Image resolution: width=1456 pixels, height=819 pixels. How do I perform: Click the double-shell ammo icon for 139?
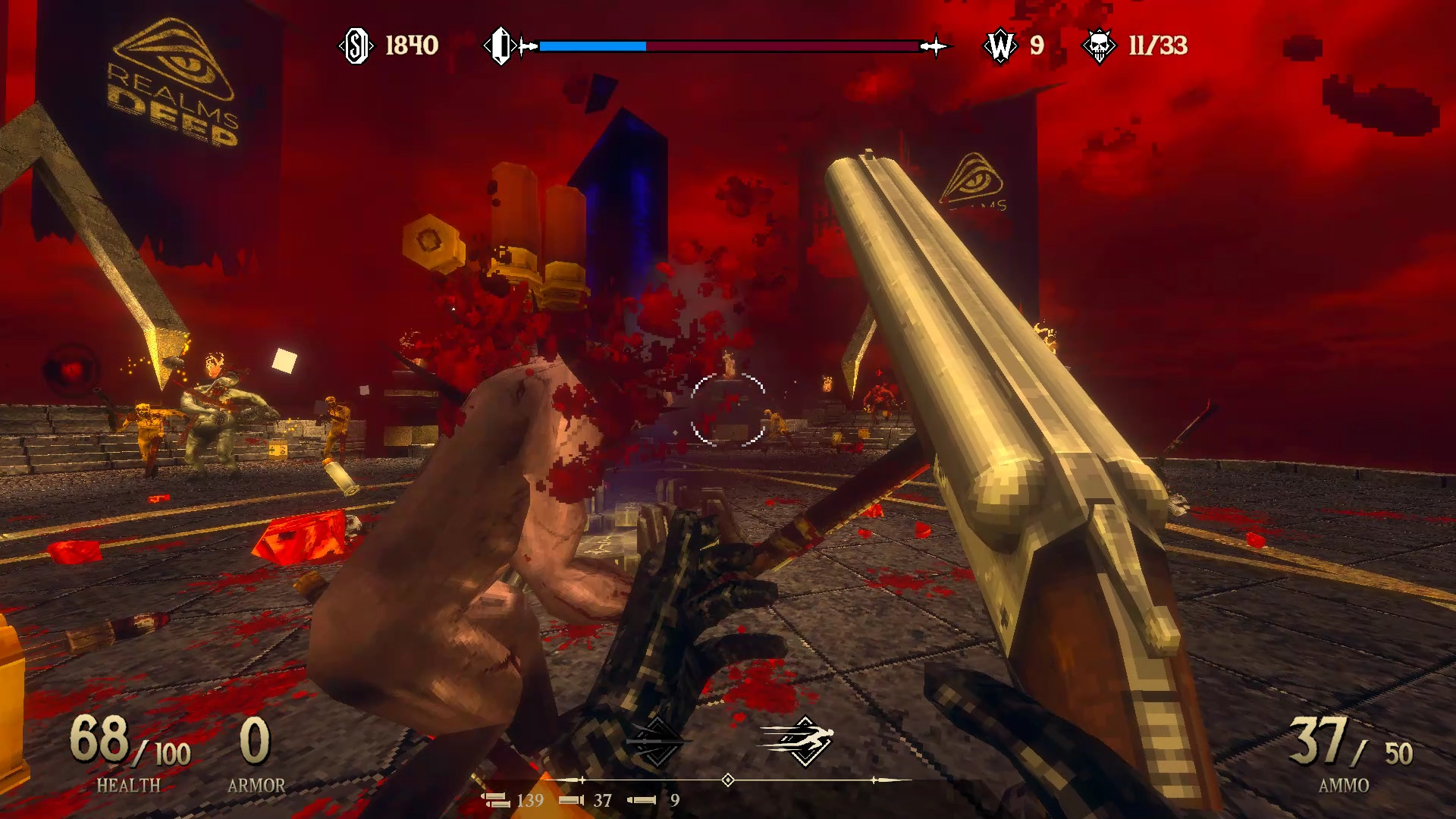[497, 799]
